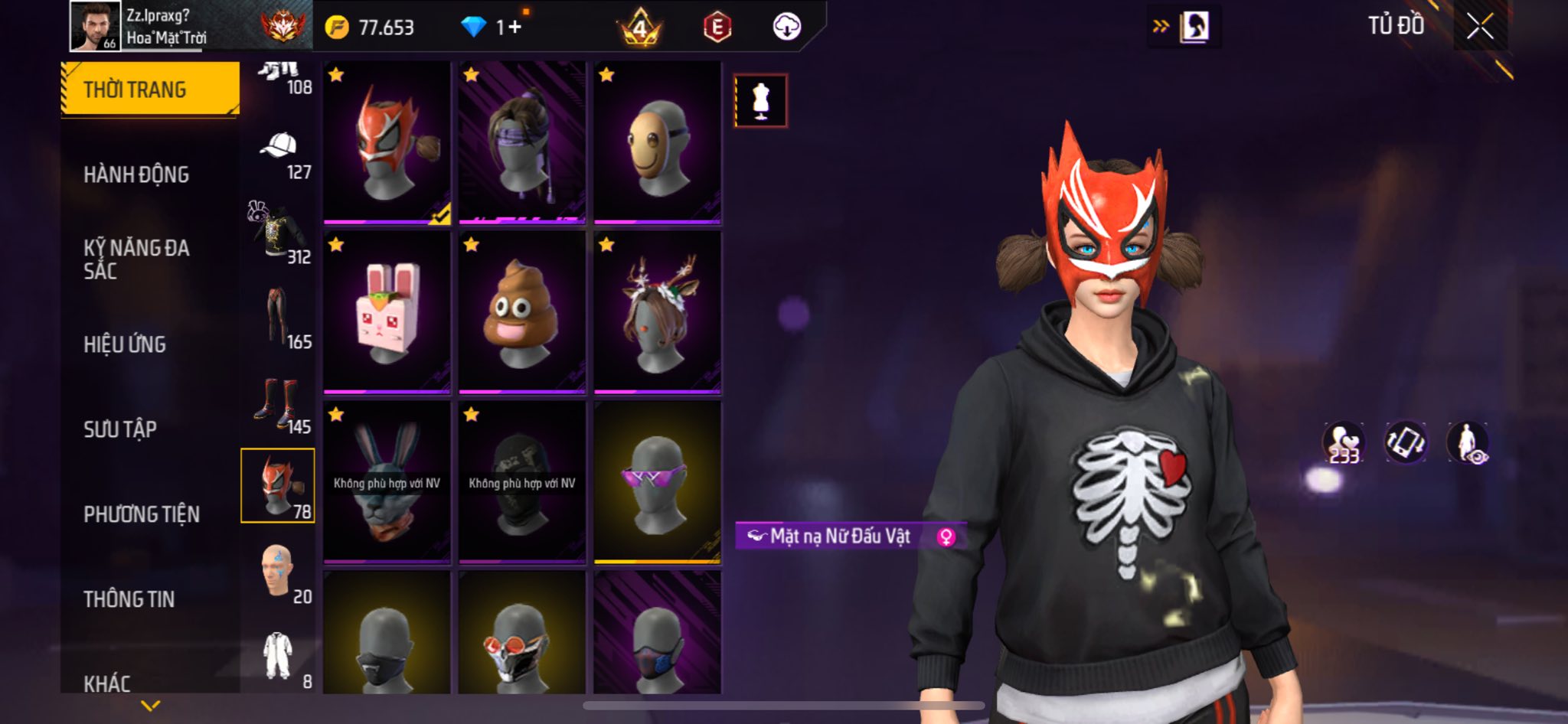Select the Hiệu Ứng category
Screen dimensions: 1568x724
tap(125, 344)
